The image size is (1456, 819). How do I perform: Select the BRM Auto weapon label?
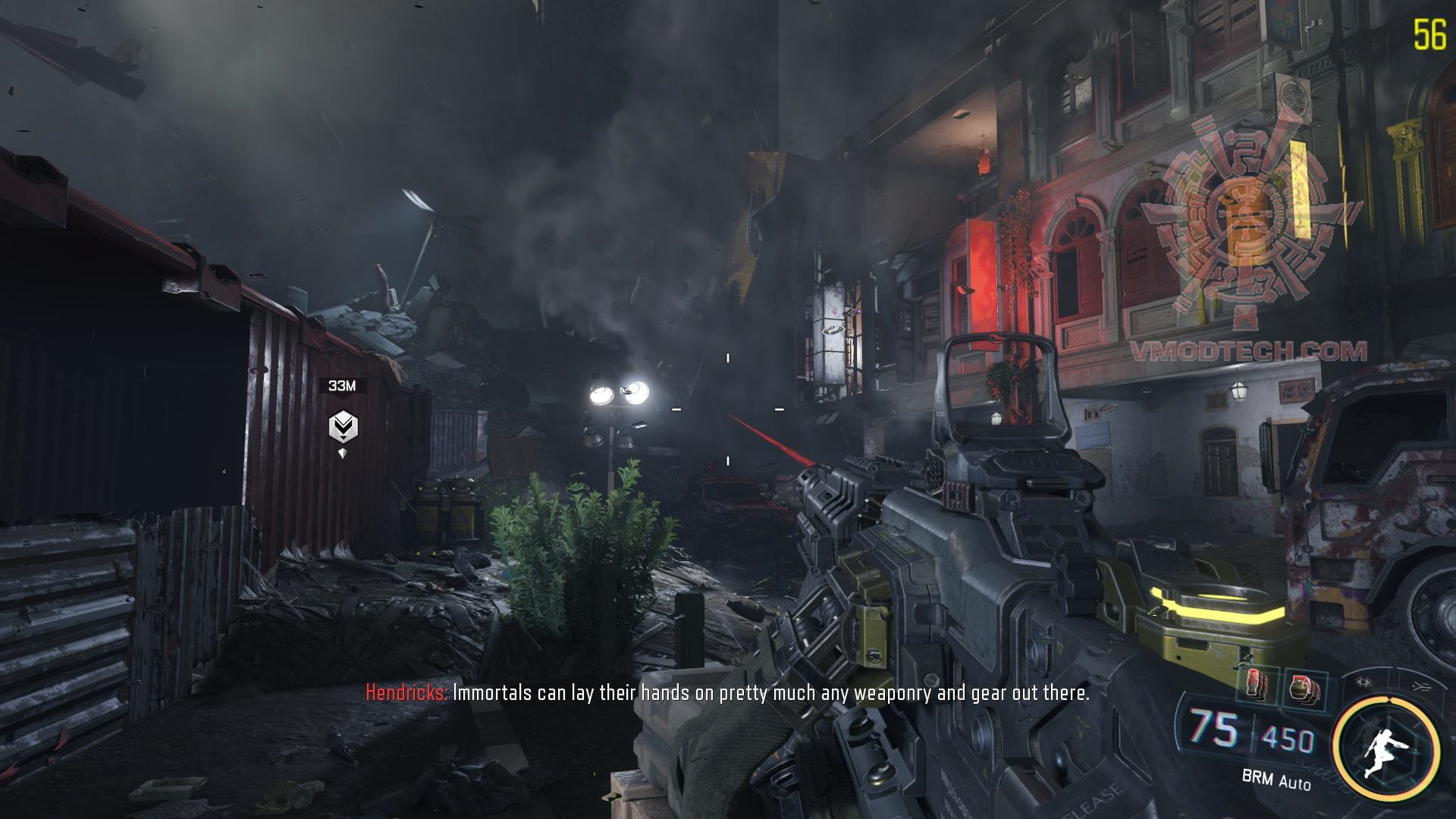click(1276, 778)
